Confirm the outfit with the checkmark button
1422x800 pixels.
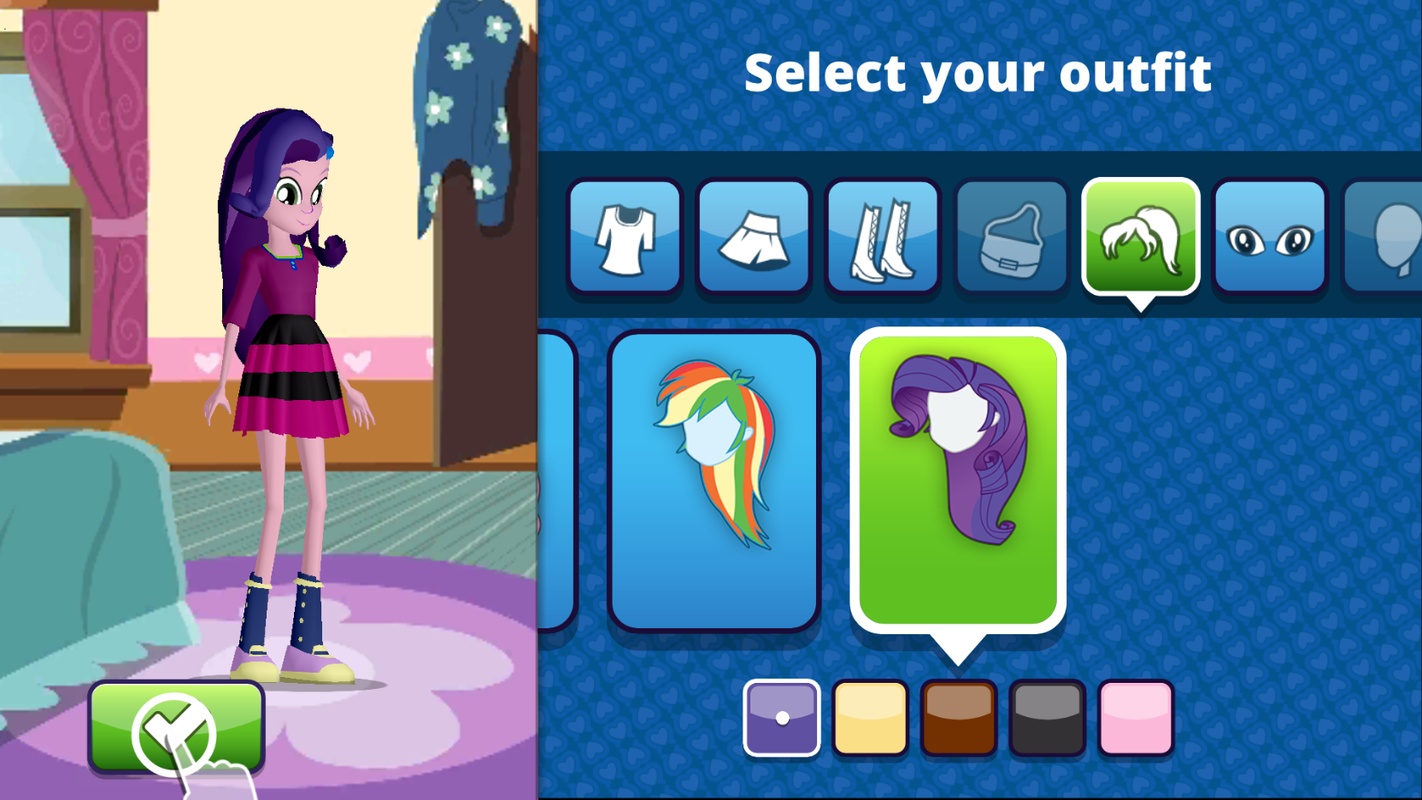176,729
